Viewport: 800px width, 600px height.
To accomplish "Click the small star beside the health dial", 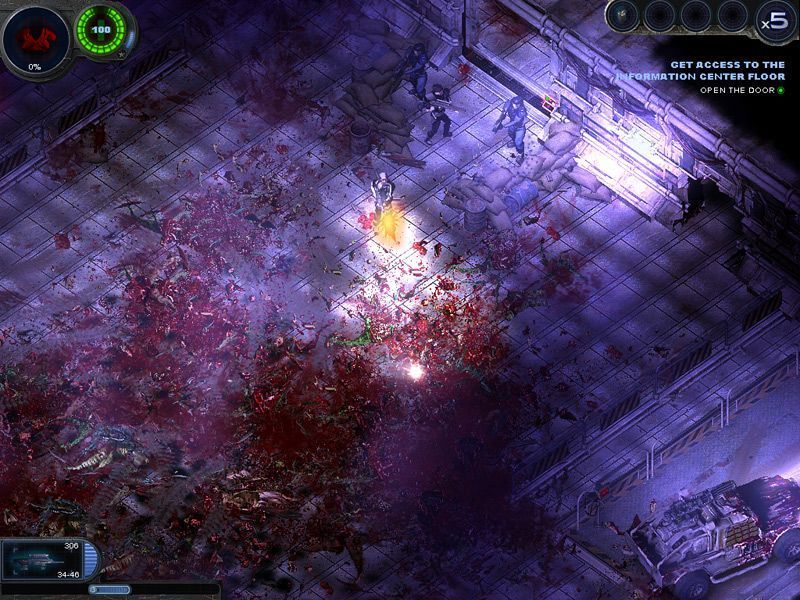I will (x=122, y=56).
